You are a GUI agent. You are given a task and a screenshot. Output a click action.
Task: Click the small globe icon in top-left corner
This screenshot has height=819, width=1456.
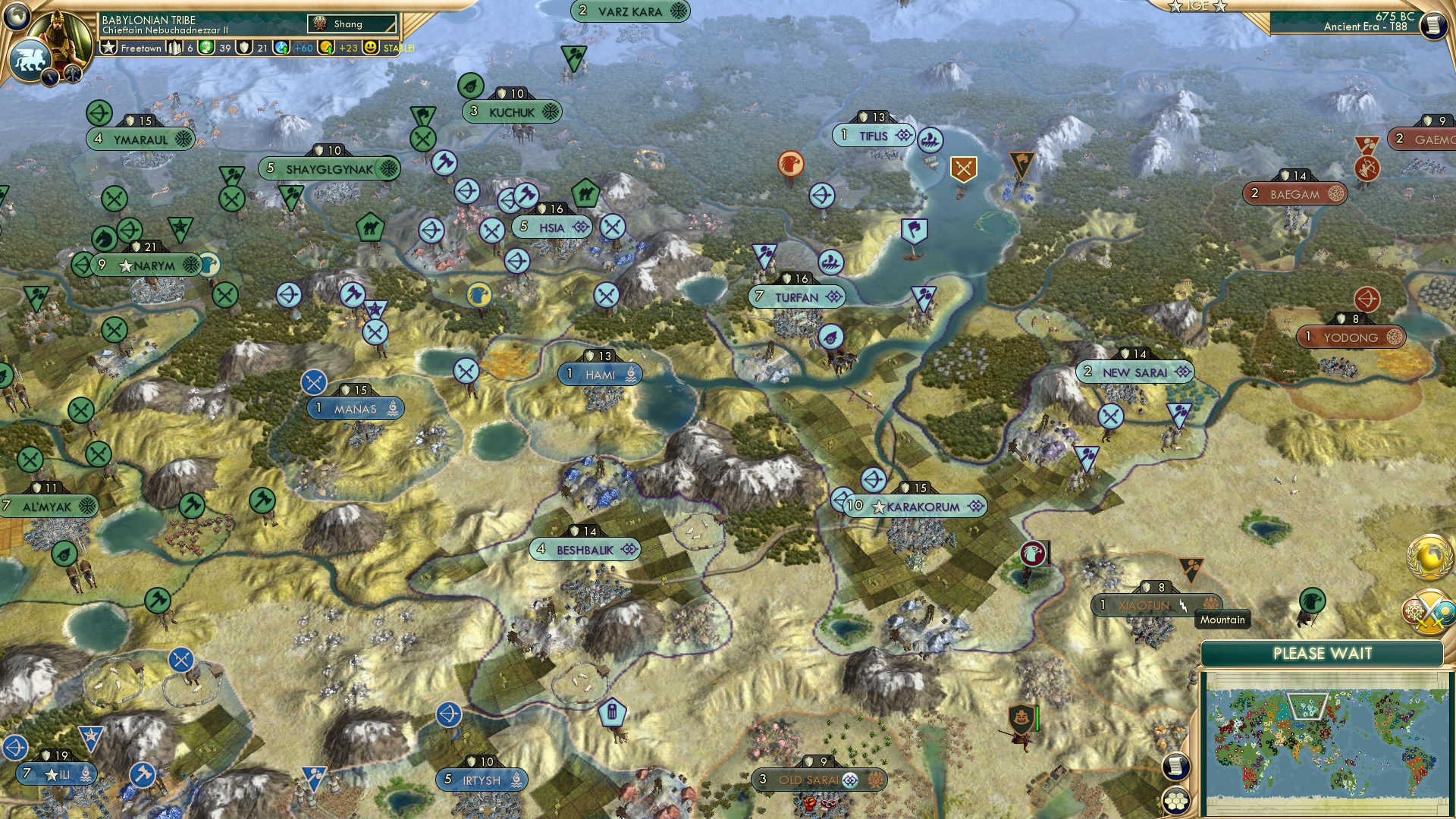[x=17, y=17]
